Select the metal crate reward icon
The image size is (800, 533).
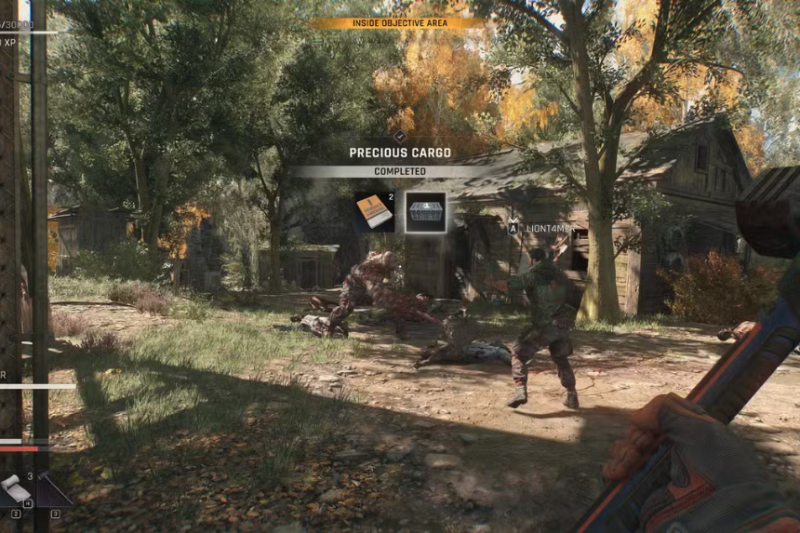[x=425, y=213]
